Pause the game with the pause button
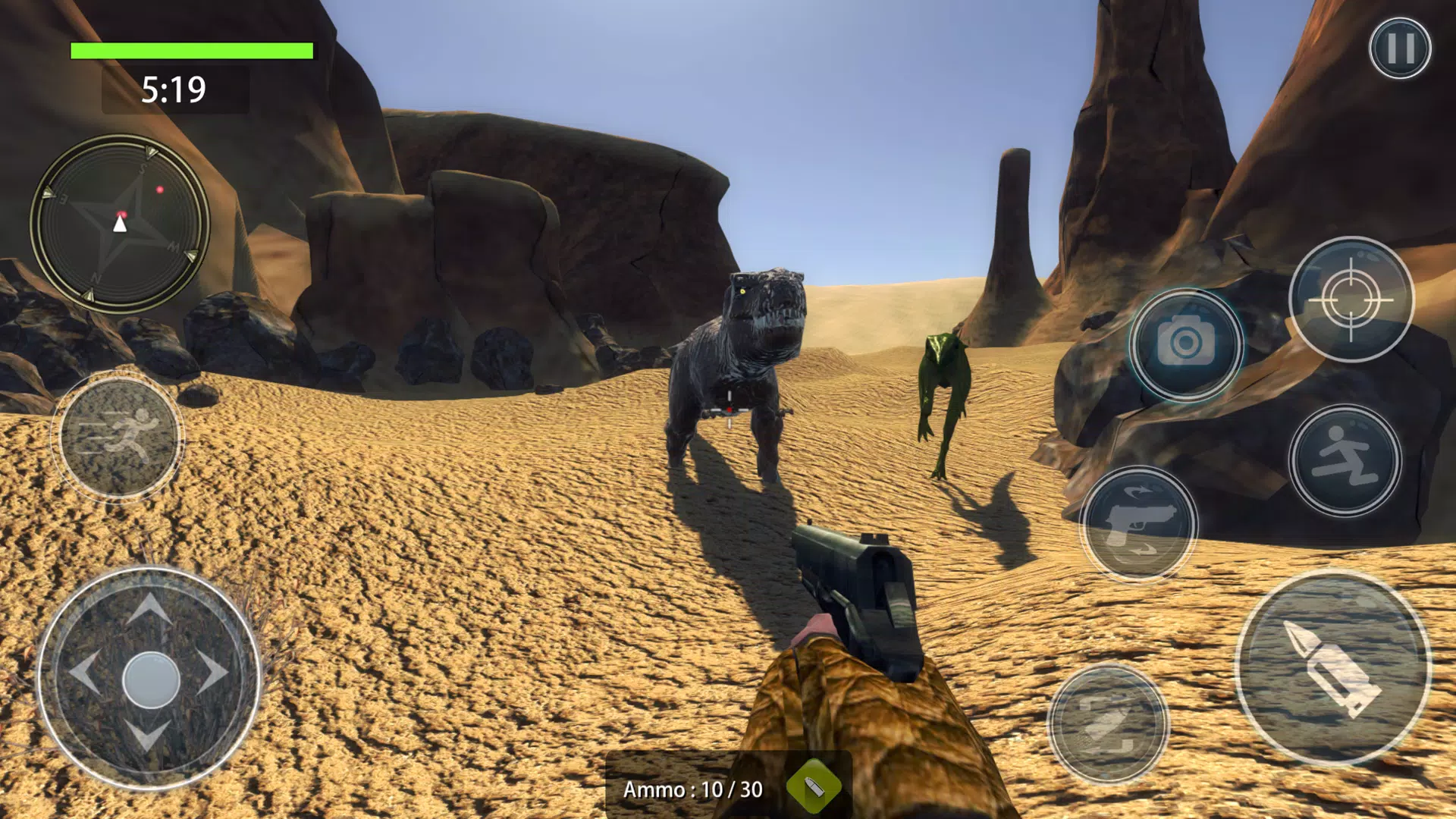 [x=1400, y=49]
